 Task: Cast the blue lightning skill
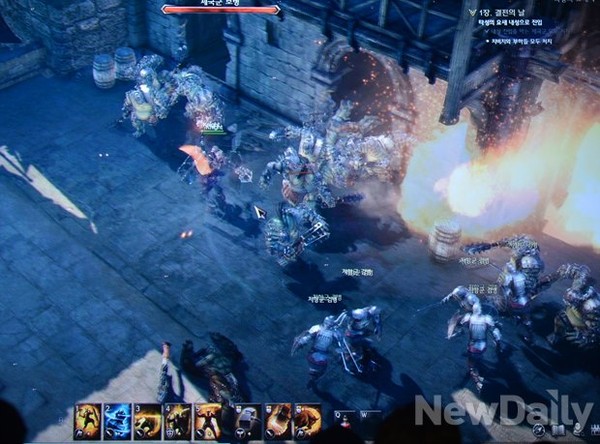coord(117,419)
